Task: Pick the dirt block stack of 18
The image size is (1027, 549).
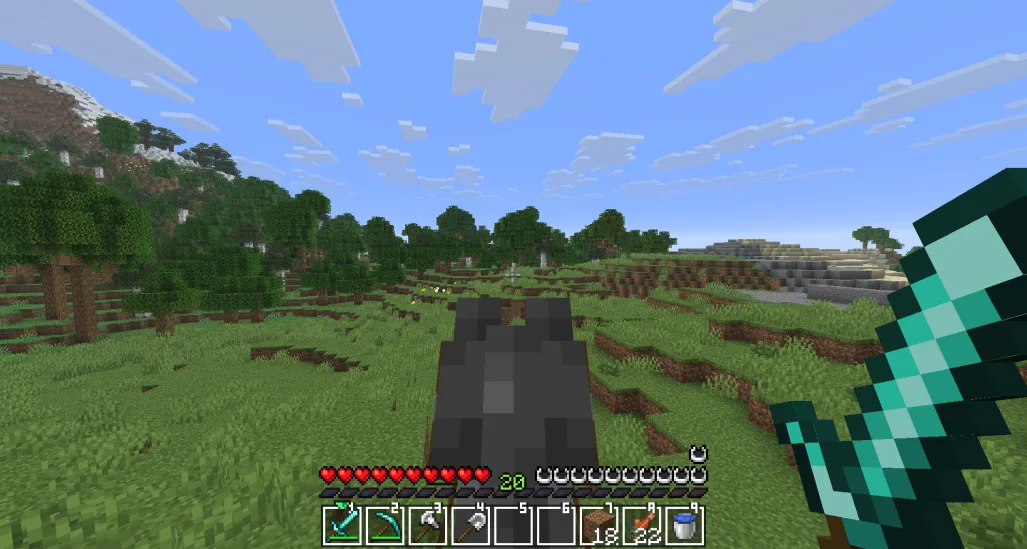Action: click(x=599, y=524)
